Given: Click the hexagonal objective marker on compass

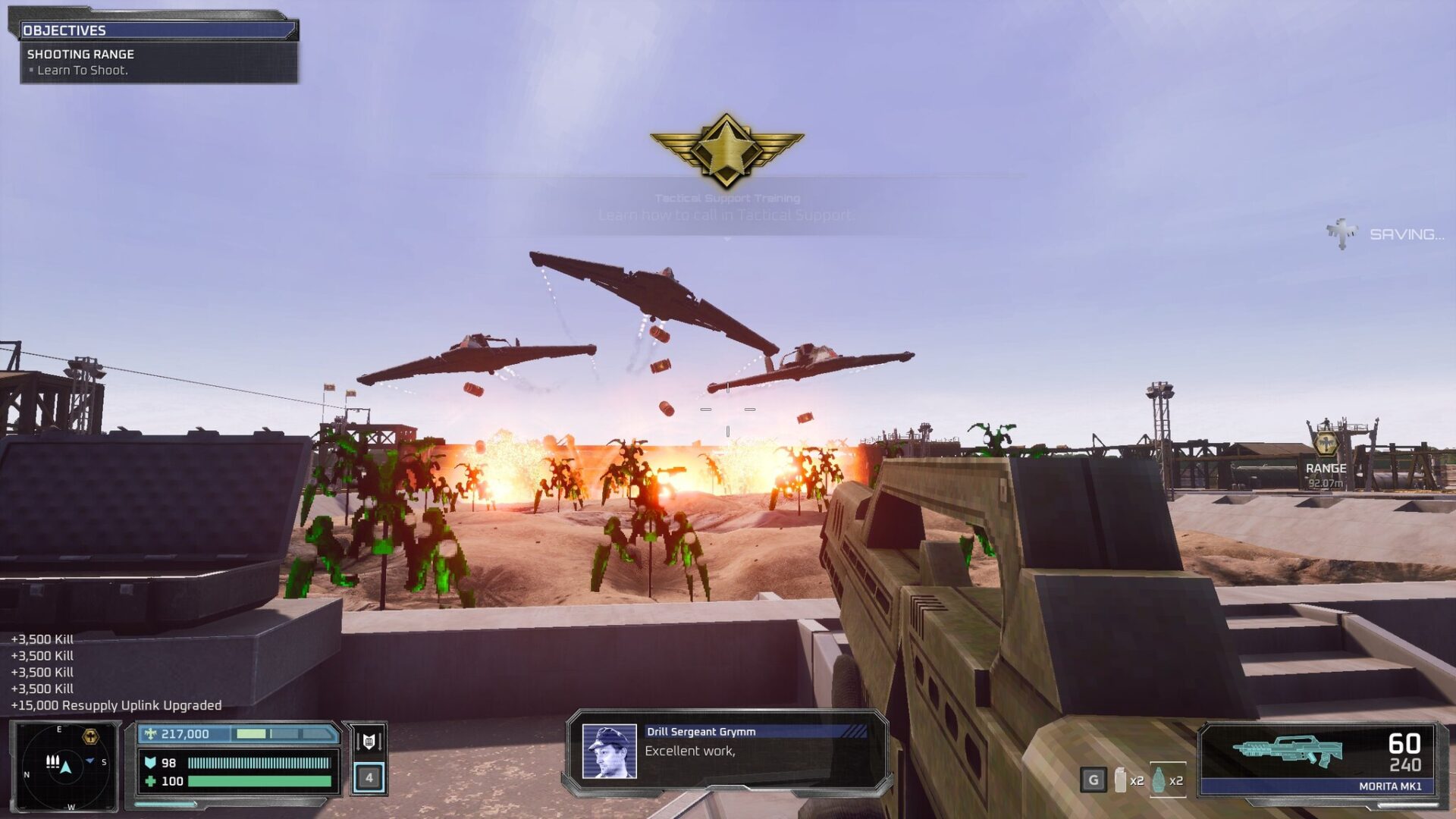Looking at the screenshot, I should pos(90,736).
